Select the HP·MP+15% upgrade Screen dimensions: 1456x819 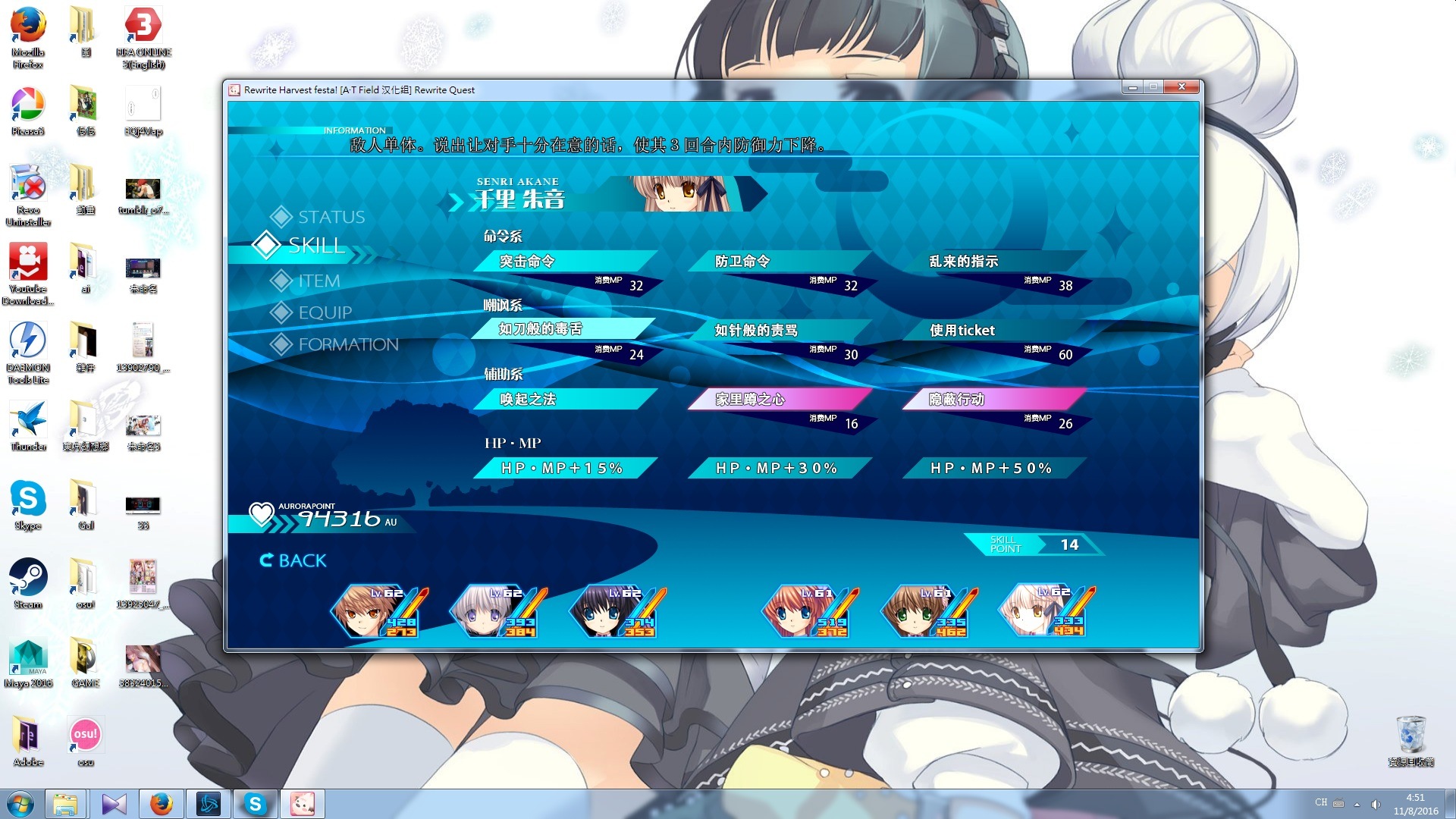564,469
